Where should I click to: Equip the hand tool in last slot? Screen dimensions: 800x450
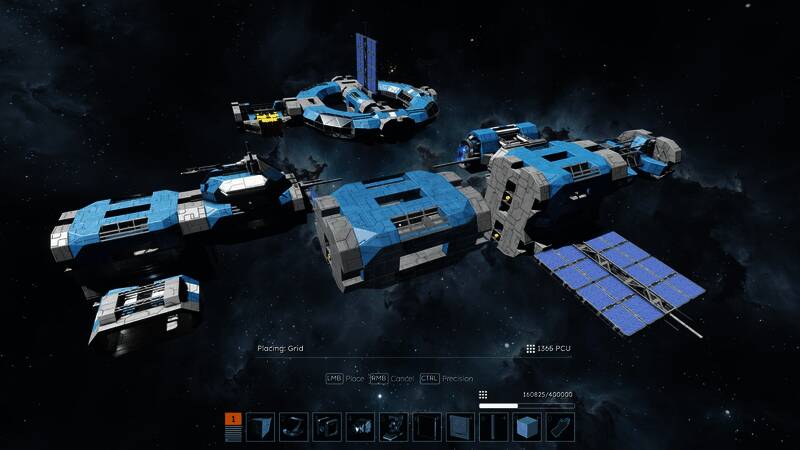click(560, 427)
